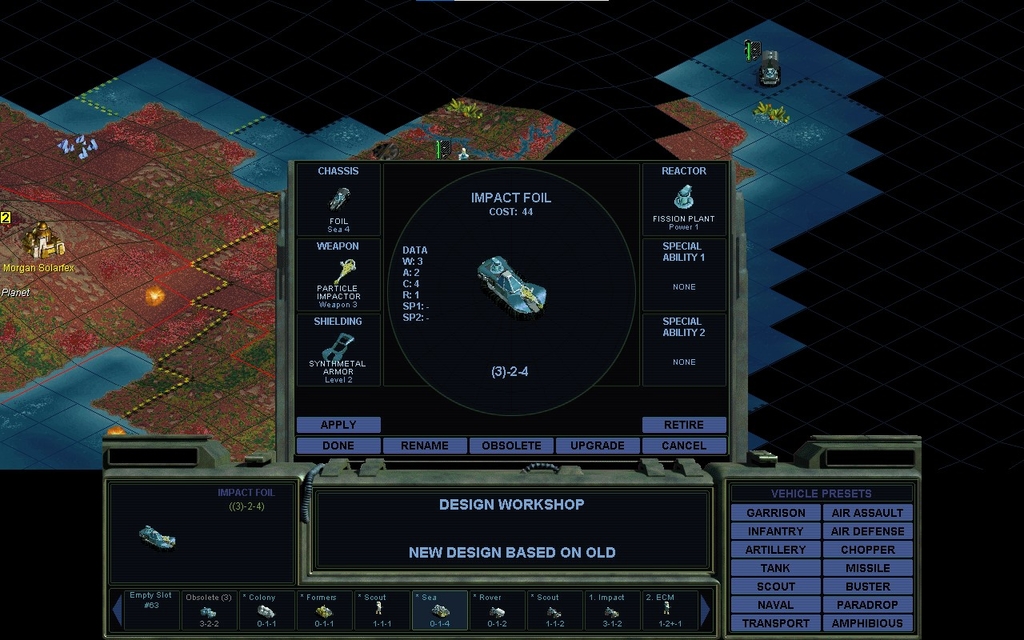The height and width of the screenshot is (640, 1024).
Task: Select the Garrison vehicle preset
Action: point(775,513)
